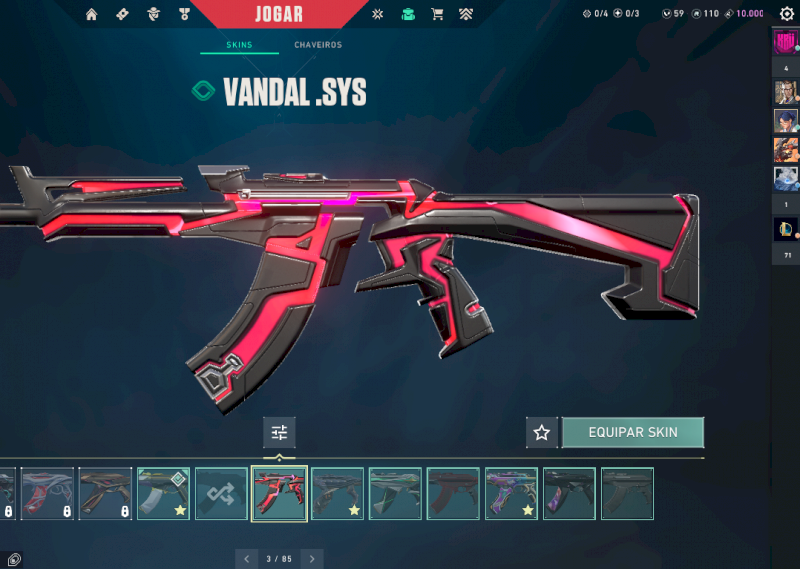Equip the skin with Equipar Skin

pyautogui.click(x=632, y=432)
